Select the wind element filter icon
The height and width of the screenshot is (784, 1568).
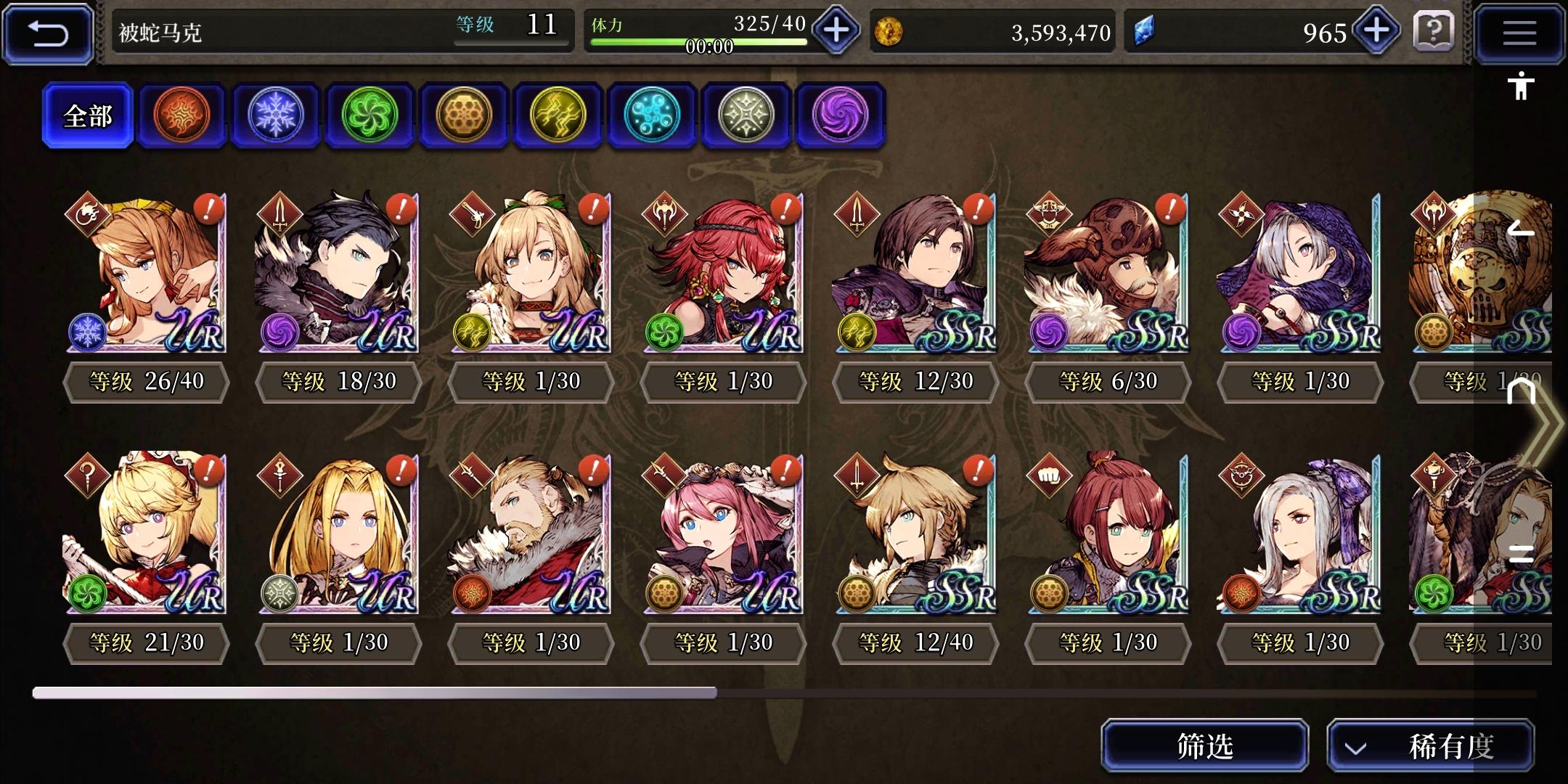(x=369, y=115)
